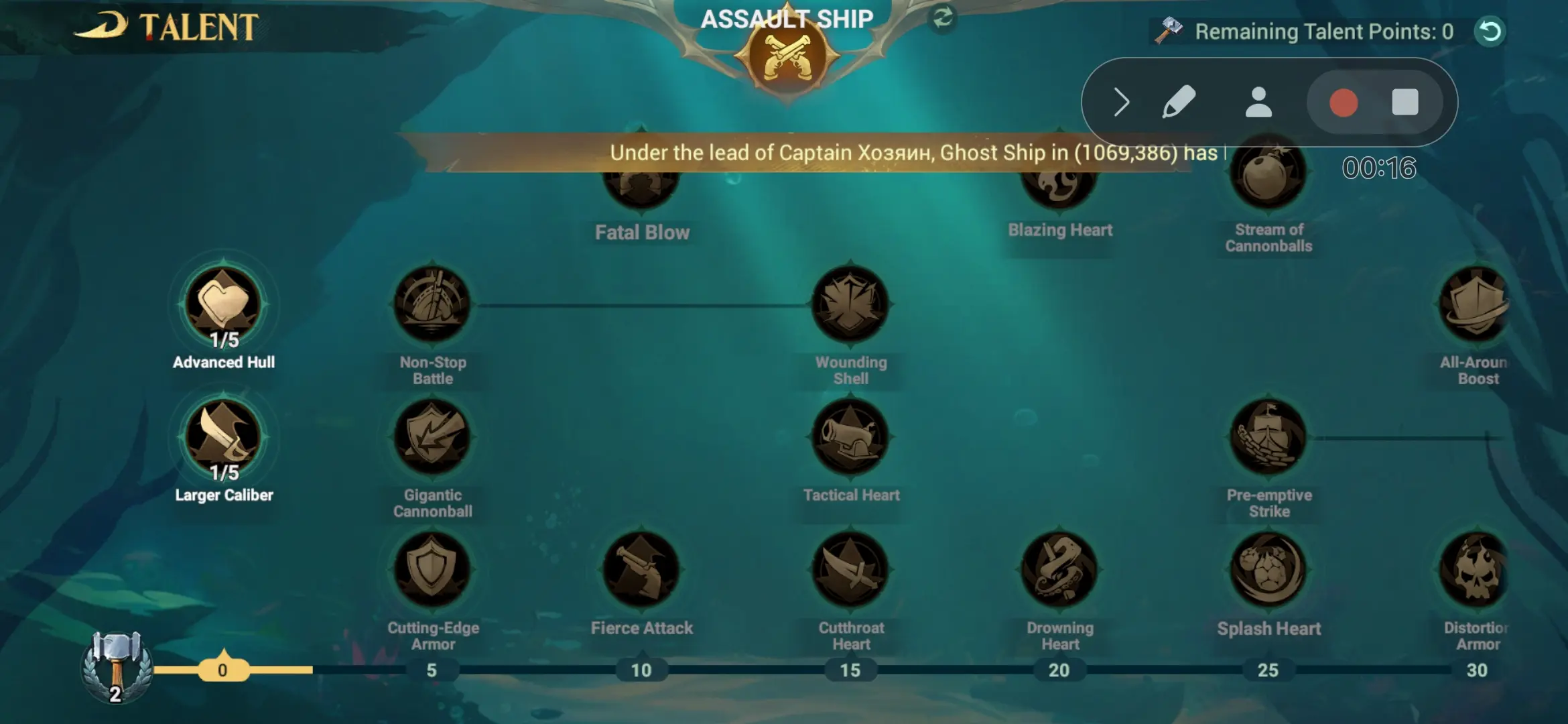
Task: Reset talents with the undo arrow button
Action: click(1490, 31)
